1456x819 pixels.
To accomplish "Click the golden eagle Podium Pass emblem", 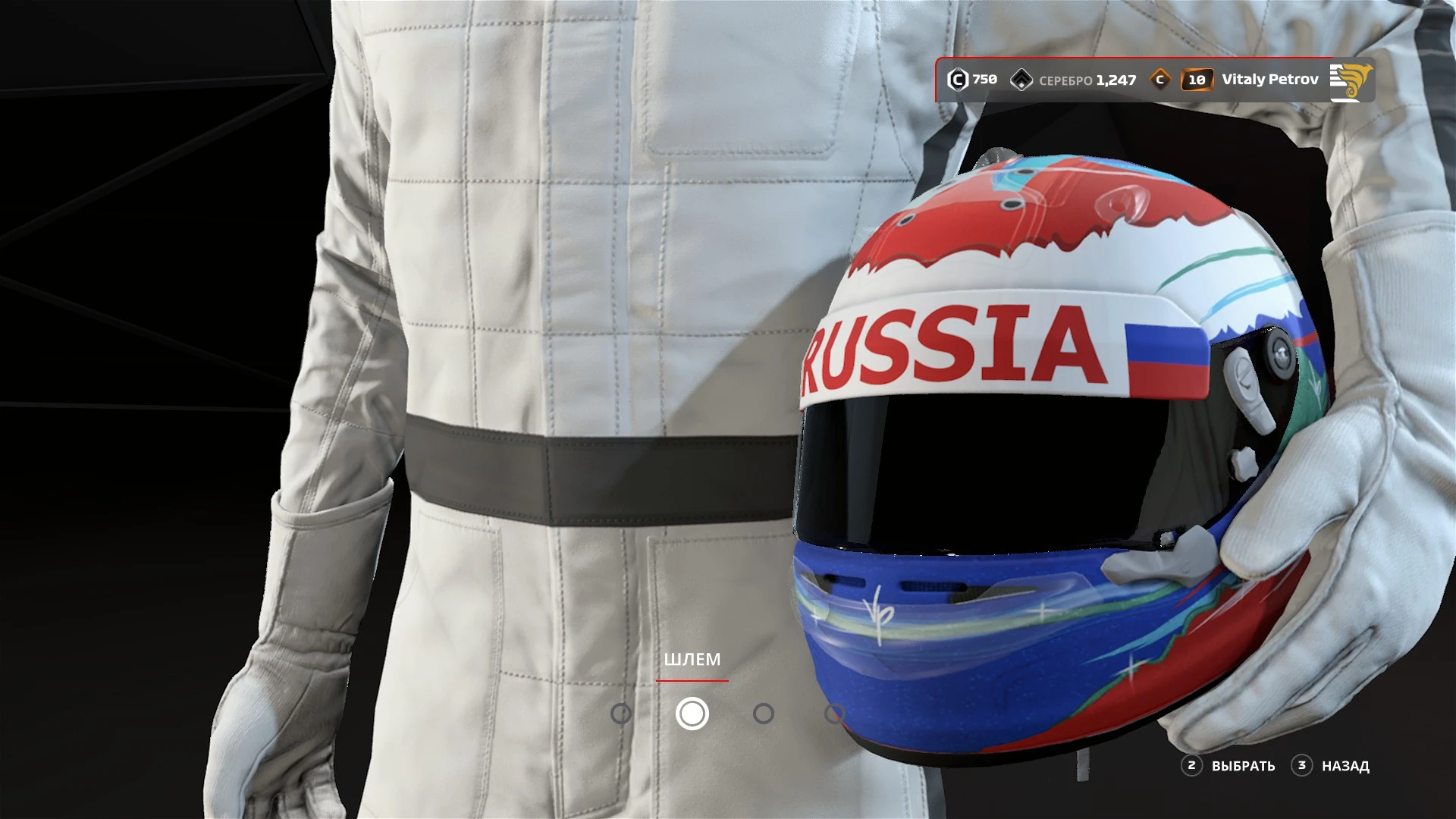I will 1353,78.
